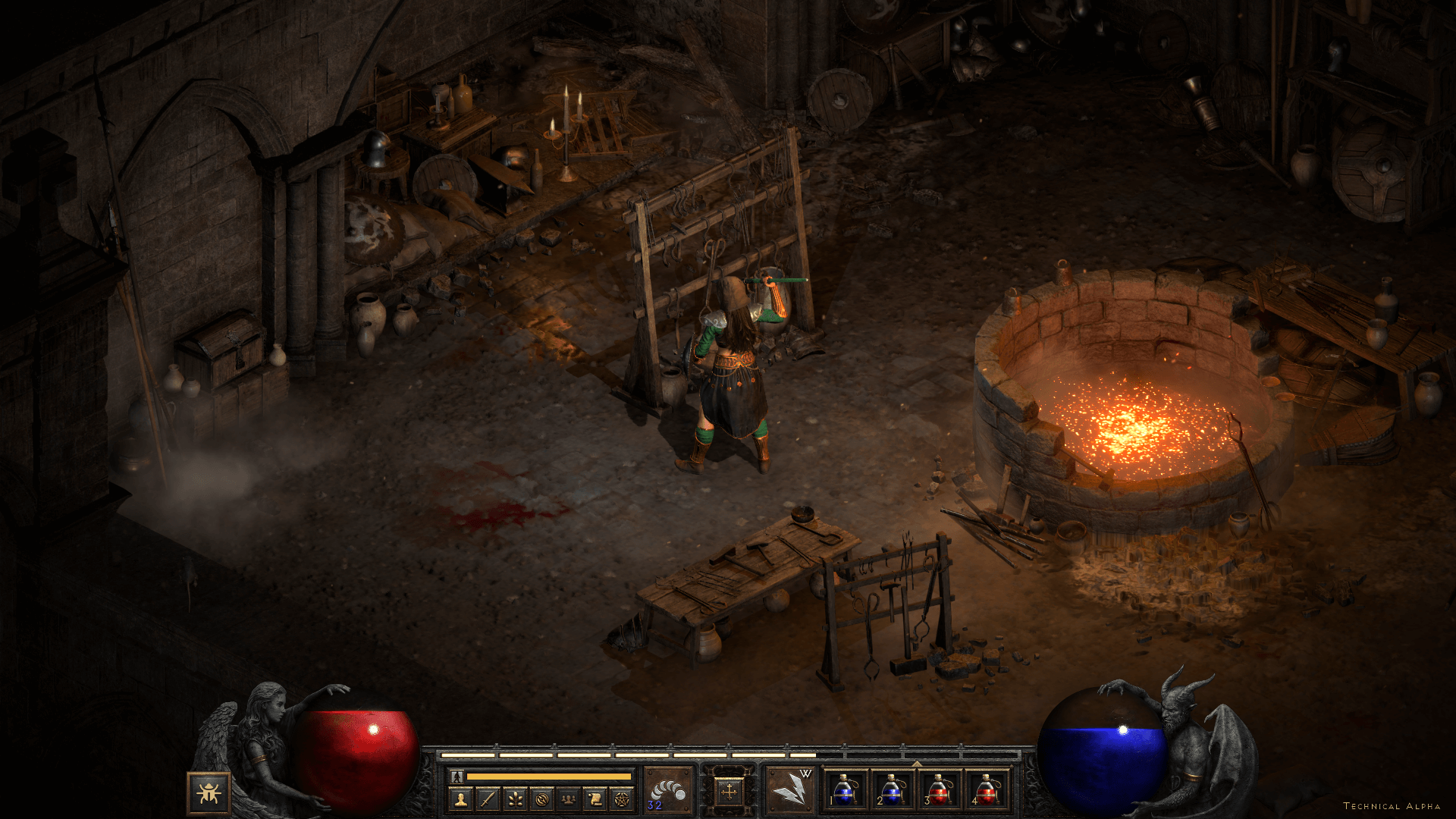Click the round swirl icon in the mini panel

541,799
